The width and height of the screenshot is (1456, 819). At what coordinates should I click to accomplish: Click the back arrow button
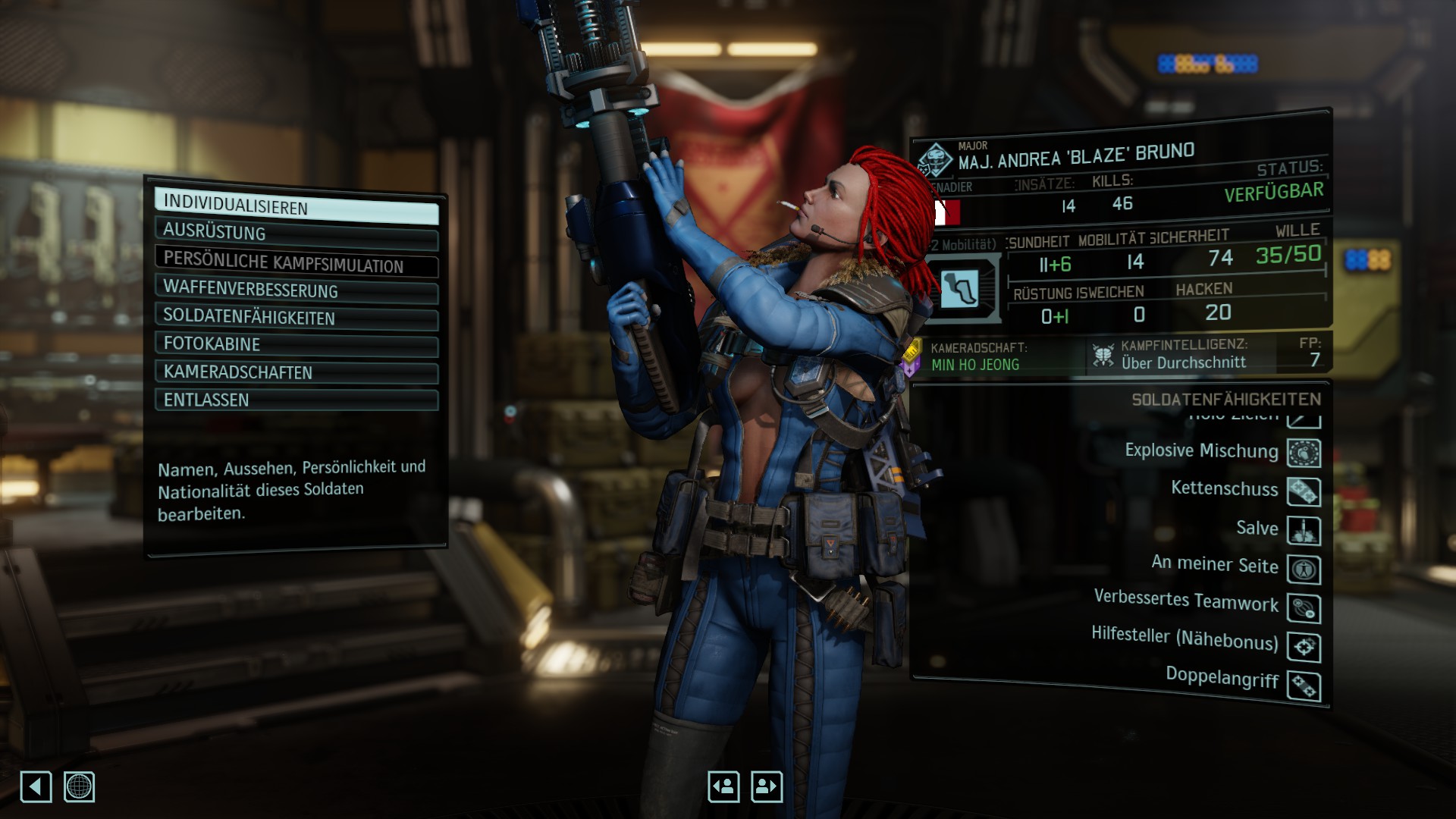coord(36,786)
